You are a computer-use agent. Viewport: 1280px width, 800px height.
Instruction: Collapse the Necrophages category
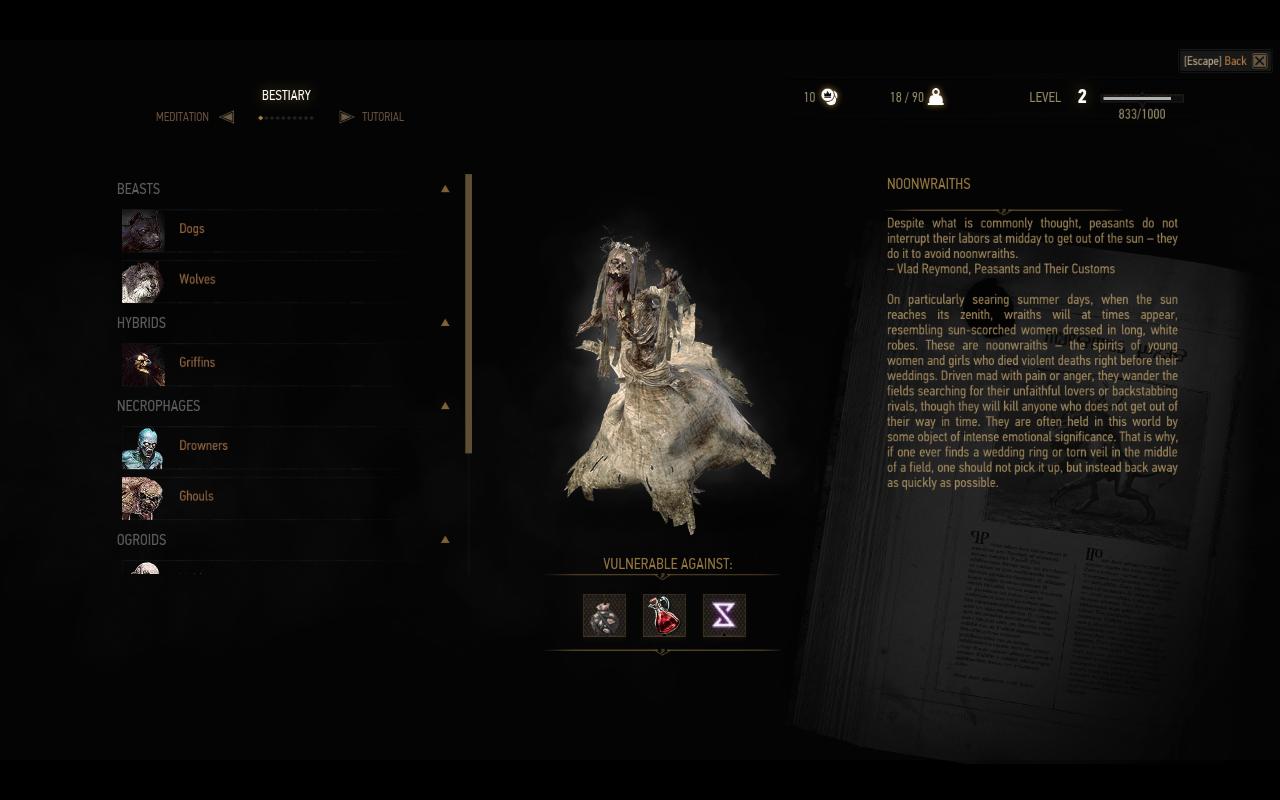pos(445,406)
